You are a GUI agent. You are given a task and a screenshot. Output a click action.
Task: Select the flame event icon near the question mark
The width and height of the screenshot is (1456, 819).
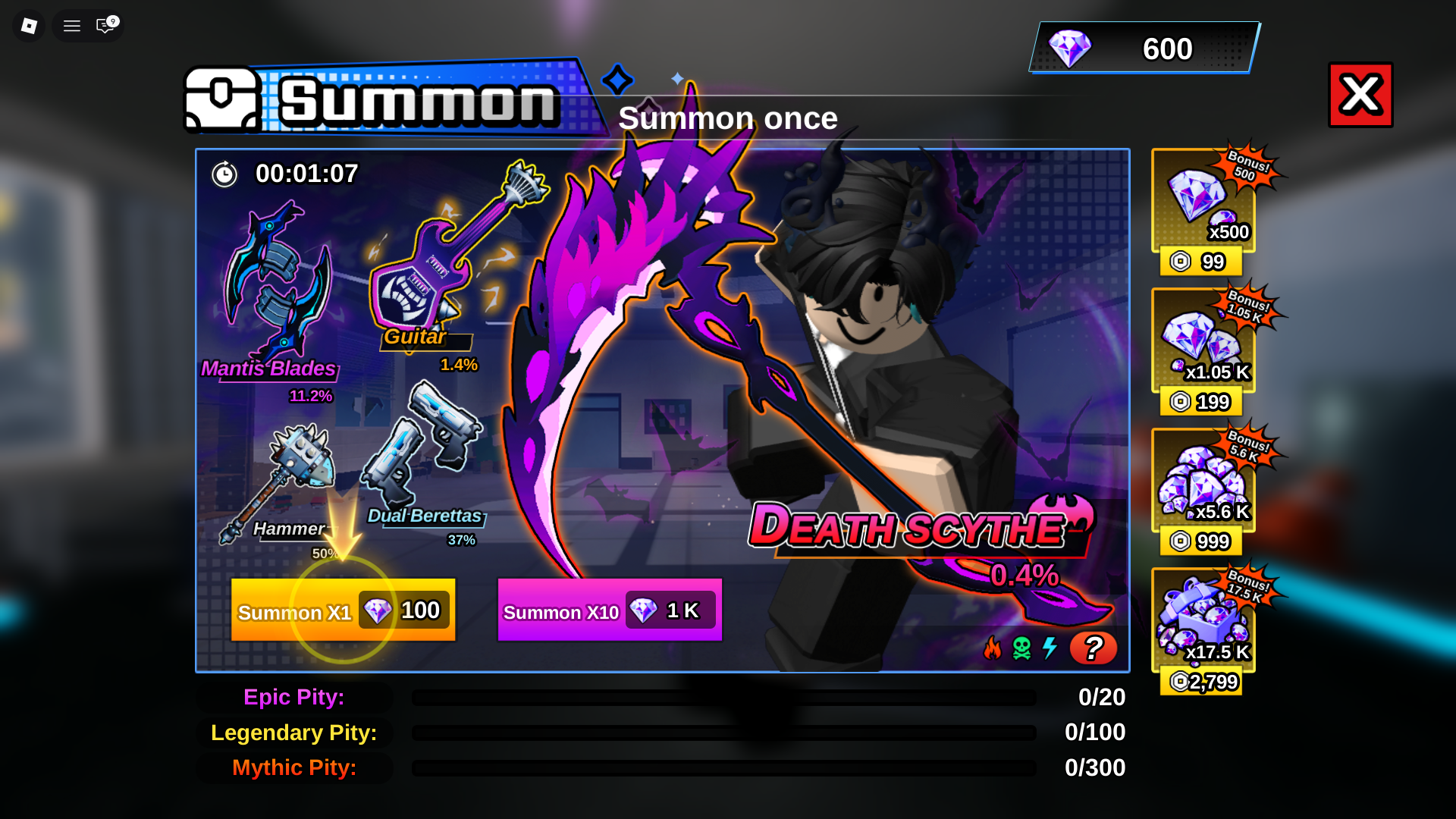click(994, 648)
